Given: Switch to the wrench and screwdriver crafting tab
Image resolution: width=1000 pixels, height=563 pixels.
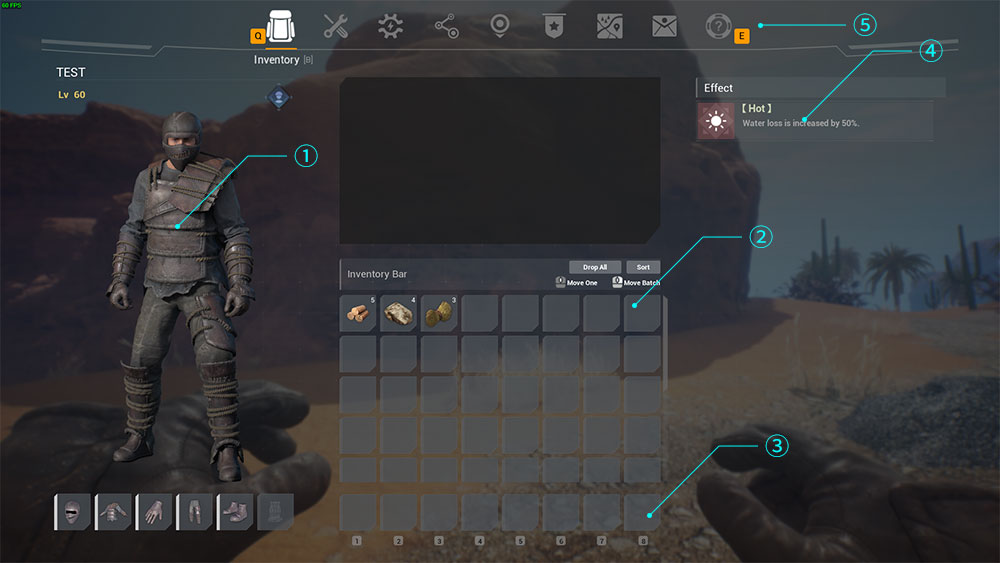Looking at the screenshot, I should click(336, 27).
